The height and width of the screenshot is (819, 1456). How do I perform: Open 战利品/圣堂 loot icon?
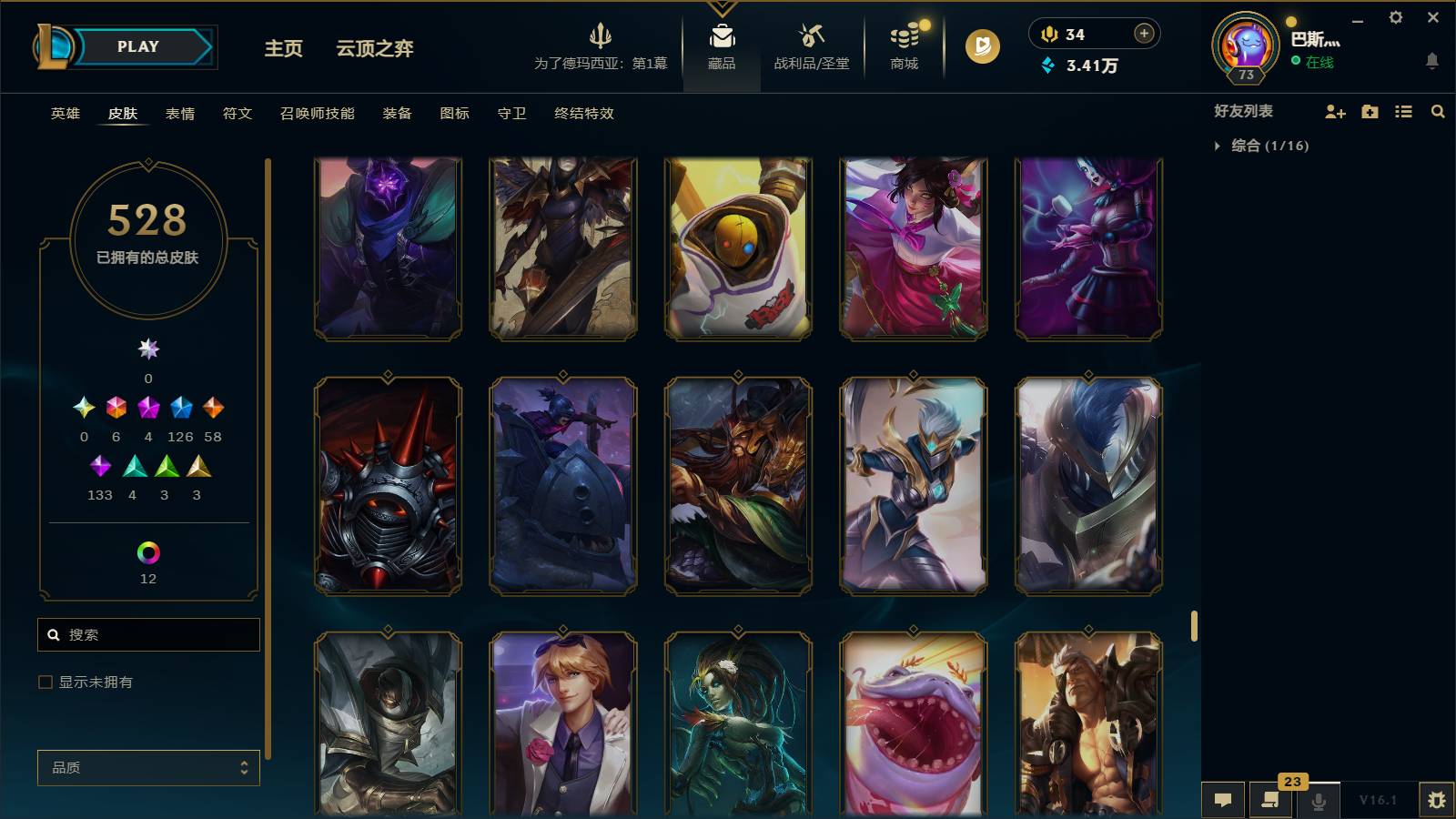(813, 41)
